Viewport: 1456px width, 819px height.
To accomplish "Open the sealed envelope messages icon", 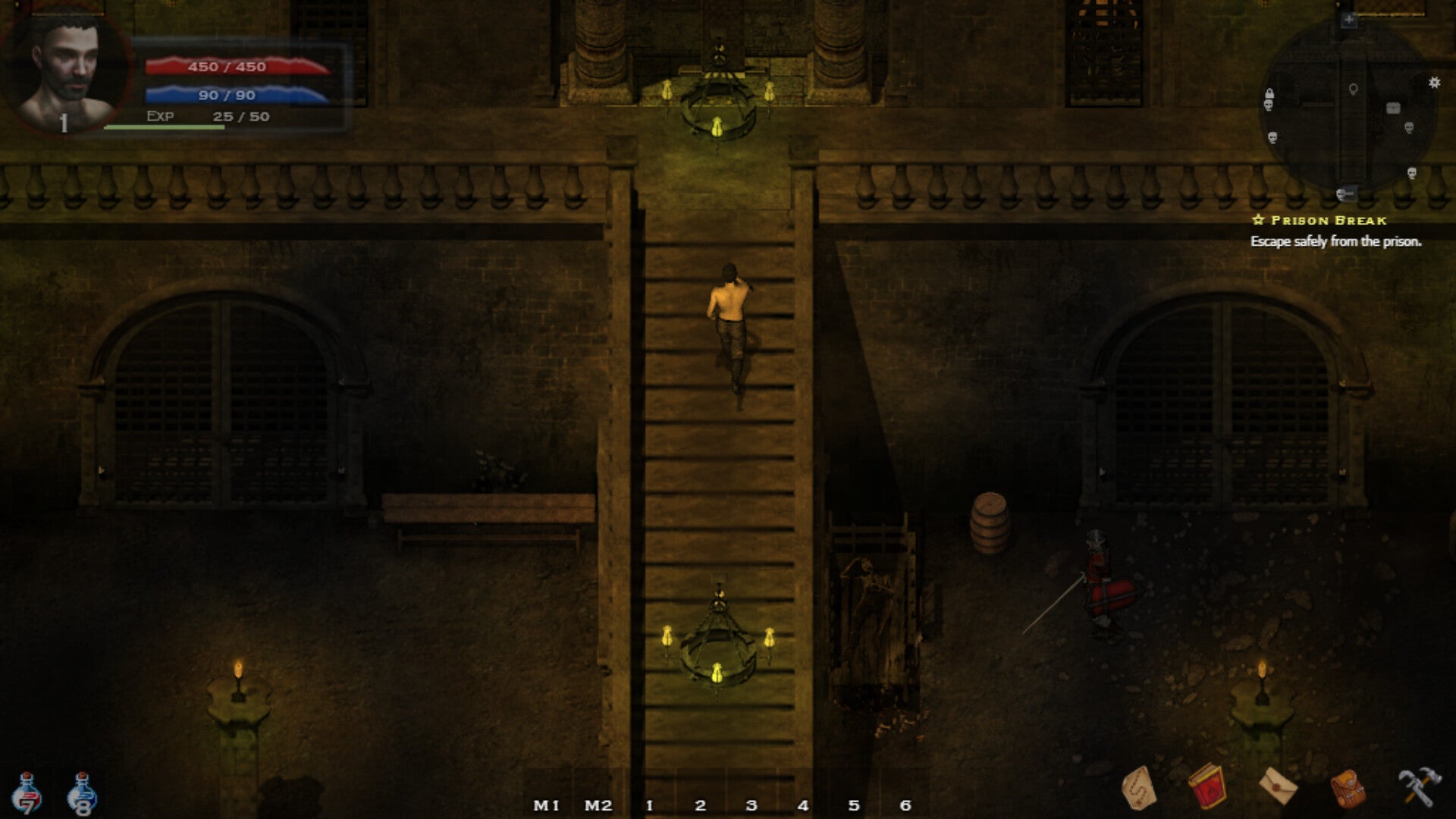I will click(1278, 786).
